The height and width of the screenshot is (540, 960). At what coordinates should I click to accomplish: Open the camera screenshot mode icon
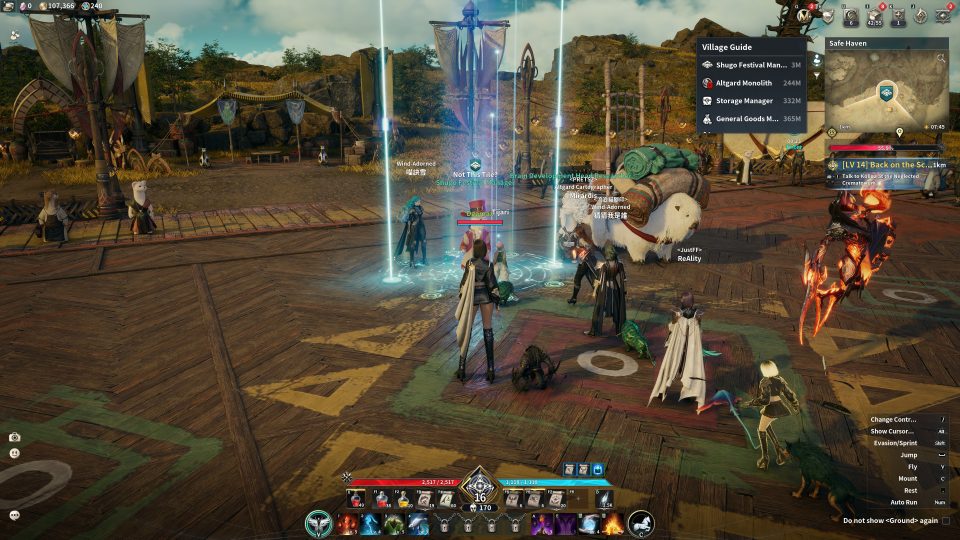(15, 437)
